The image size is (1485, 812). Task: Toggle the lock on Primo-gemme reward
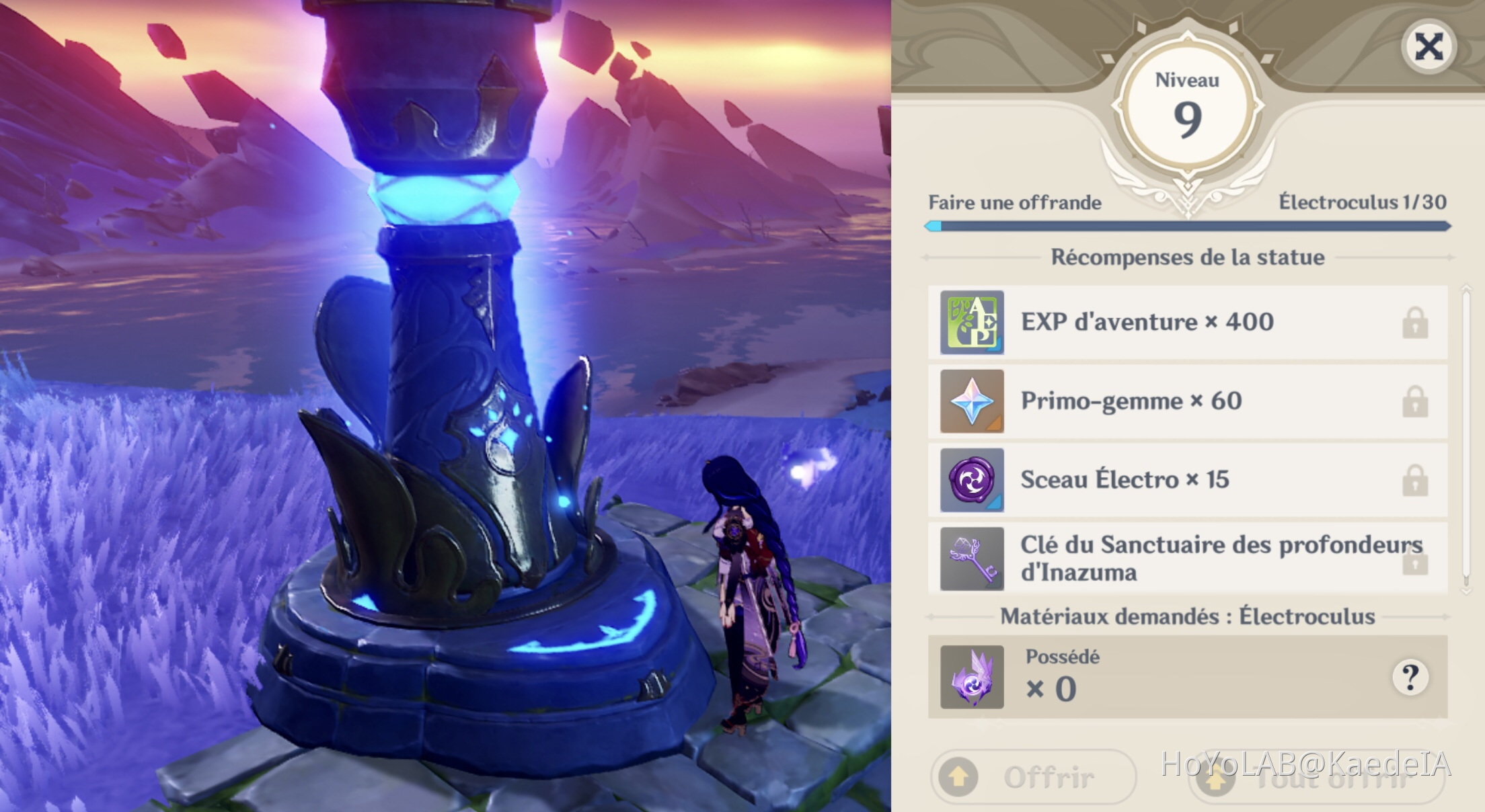(x=1416, y=401)
